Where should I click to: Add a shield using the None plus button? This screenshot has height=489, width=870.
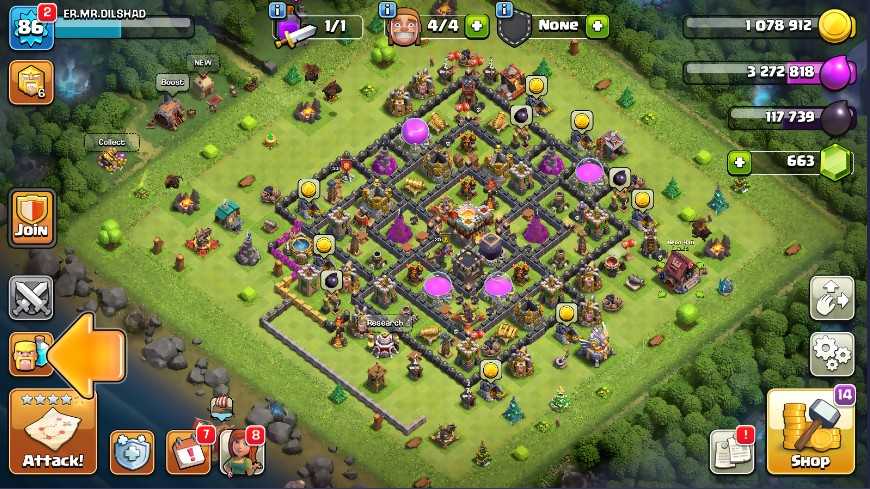click(598, 27)
